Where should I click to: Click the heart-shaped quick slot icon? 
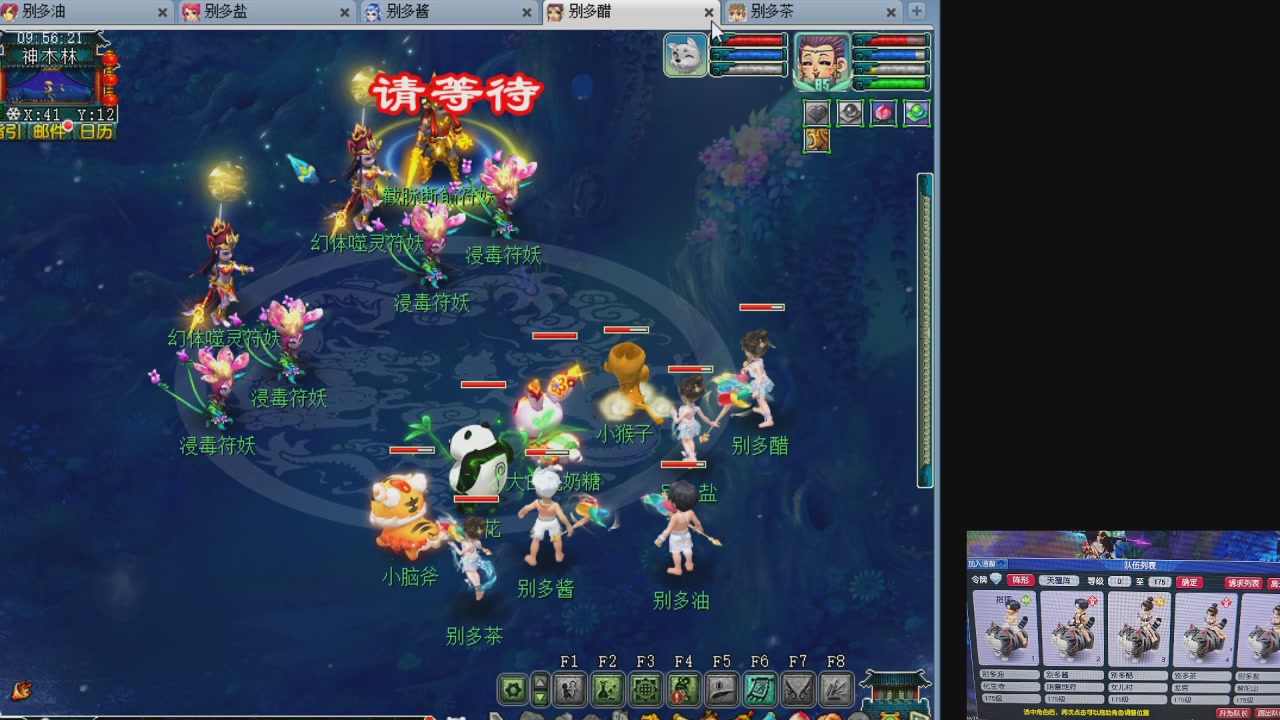click(817, 113)
